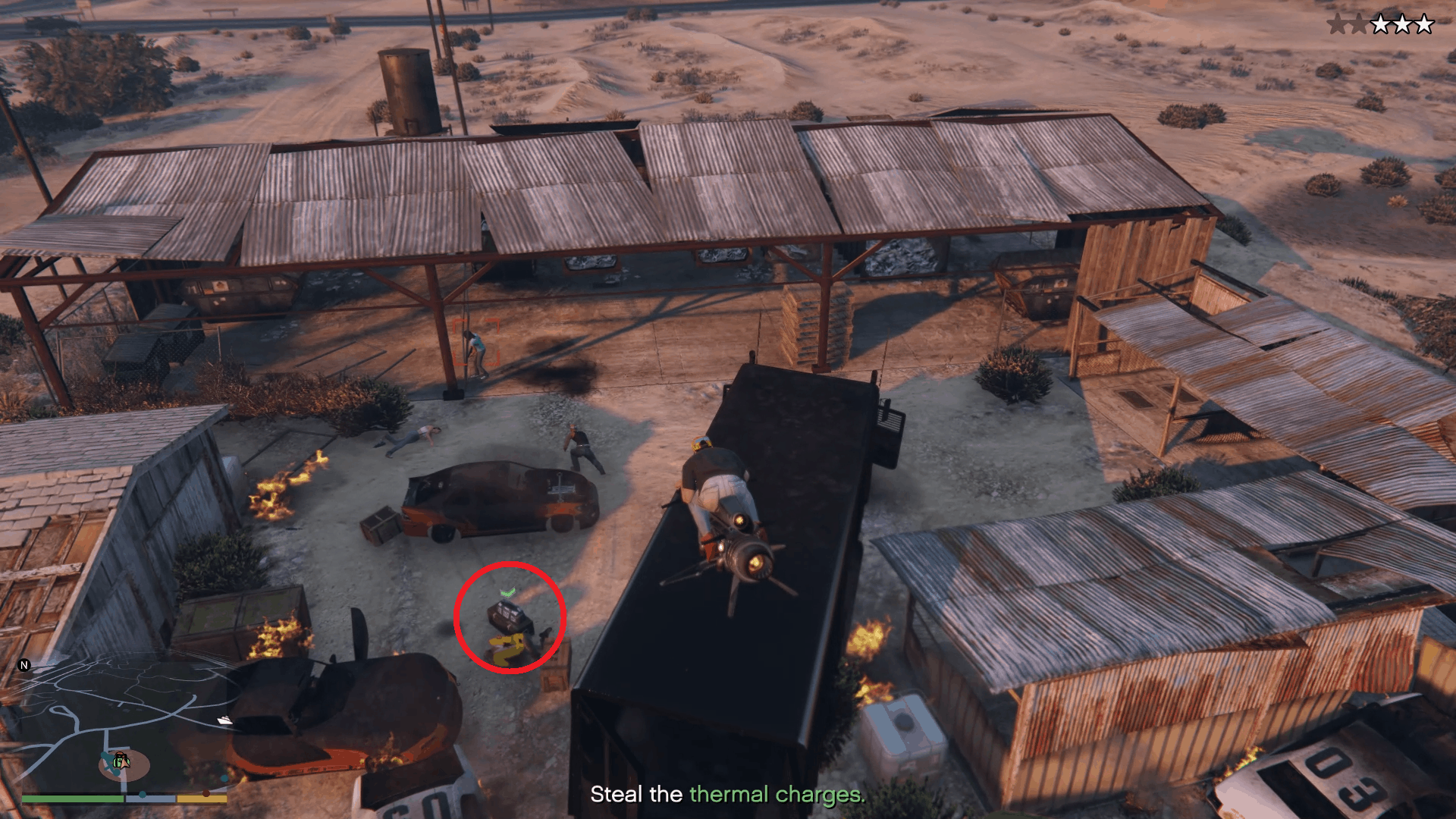1456x819 pixels.
Task: Click the dark dot blip on the yellow bar
Action: [x=206, y=793]
